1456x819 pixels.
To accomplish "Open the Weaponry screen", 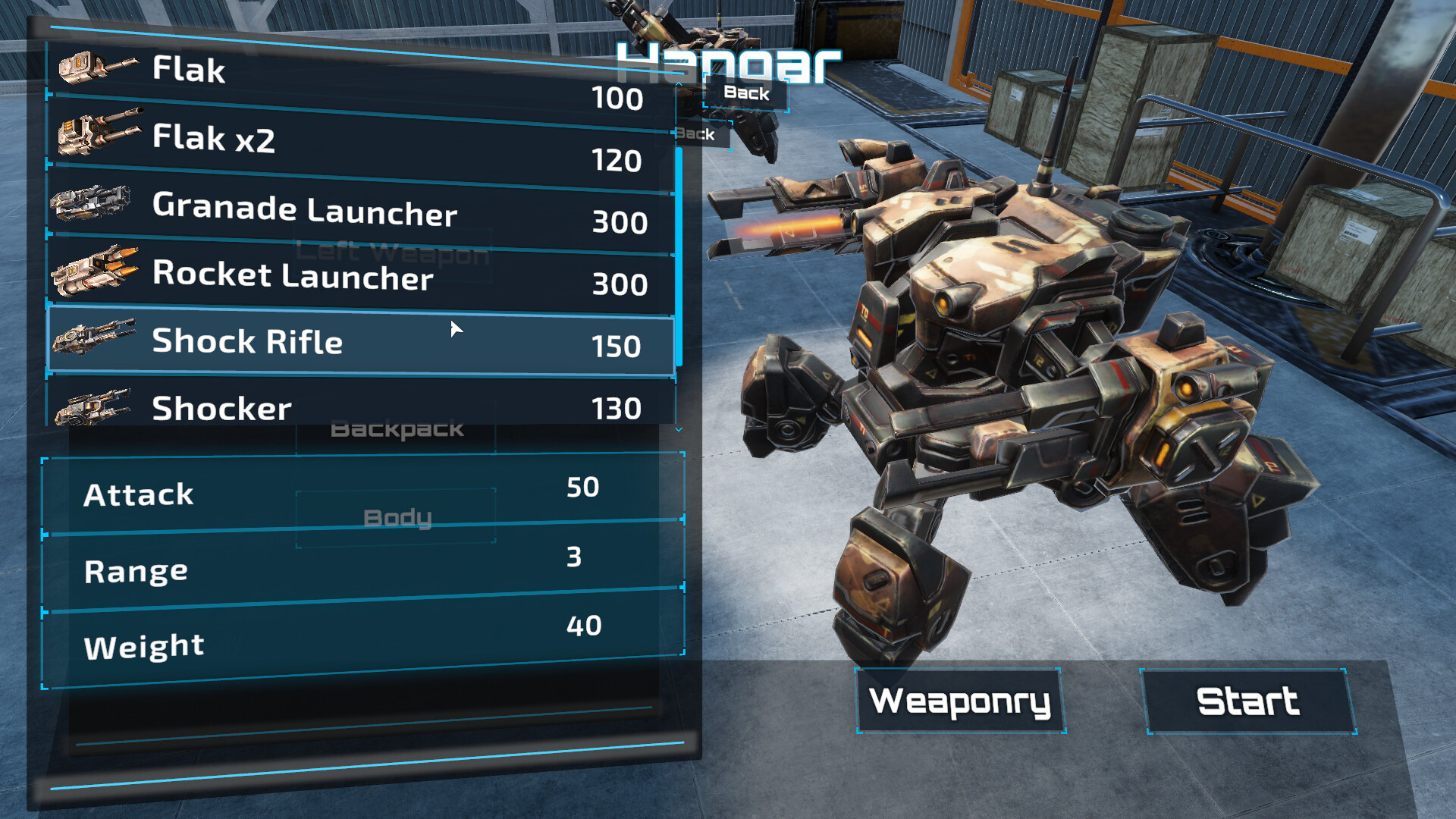I will tap(960, 702).
